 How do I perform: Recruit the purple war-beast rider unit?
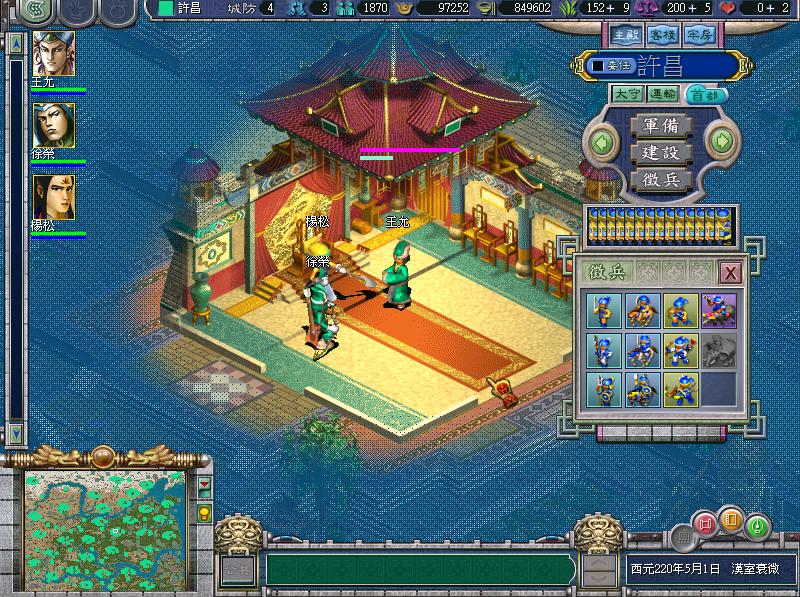point(716,311)
